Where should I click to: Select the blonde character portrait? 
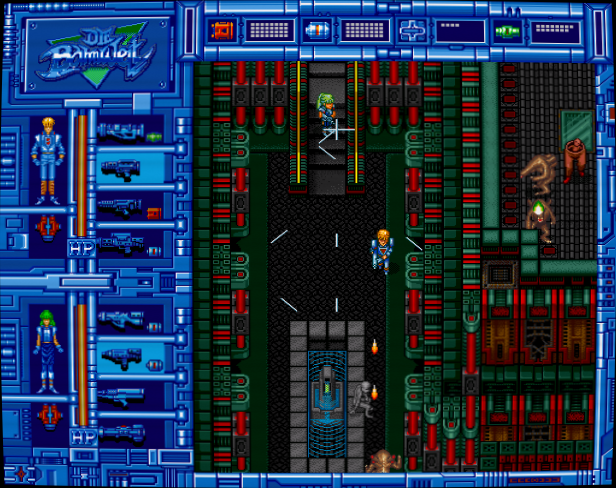pos(45,158)
